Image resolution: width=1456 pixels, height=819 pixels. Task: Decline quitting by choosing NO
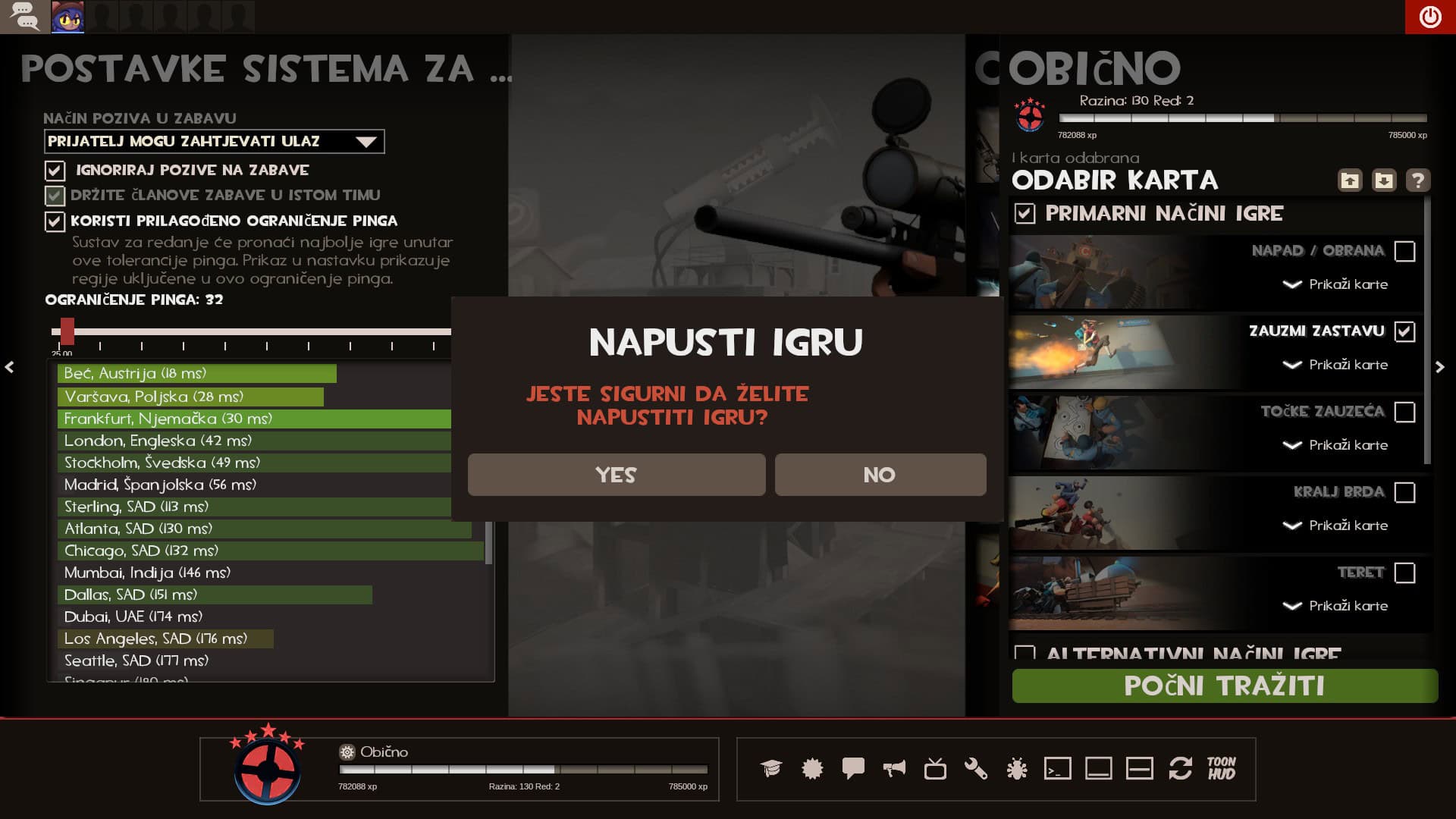[x=880, y=475]
